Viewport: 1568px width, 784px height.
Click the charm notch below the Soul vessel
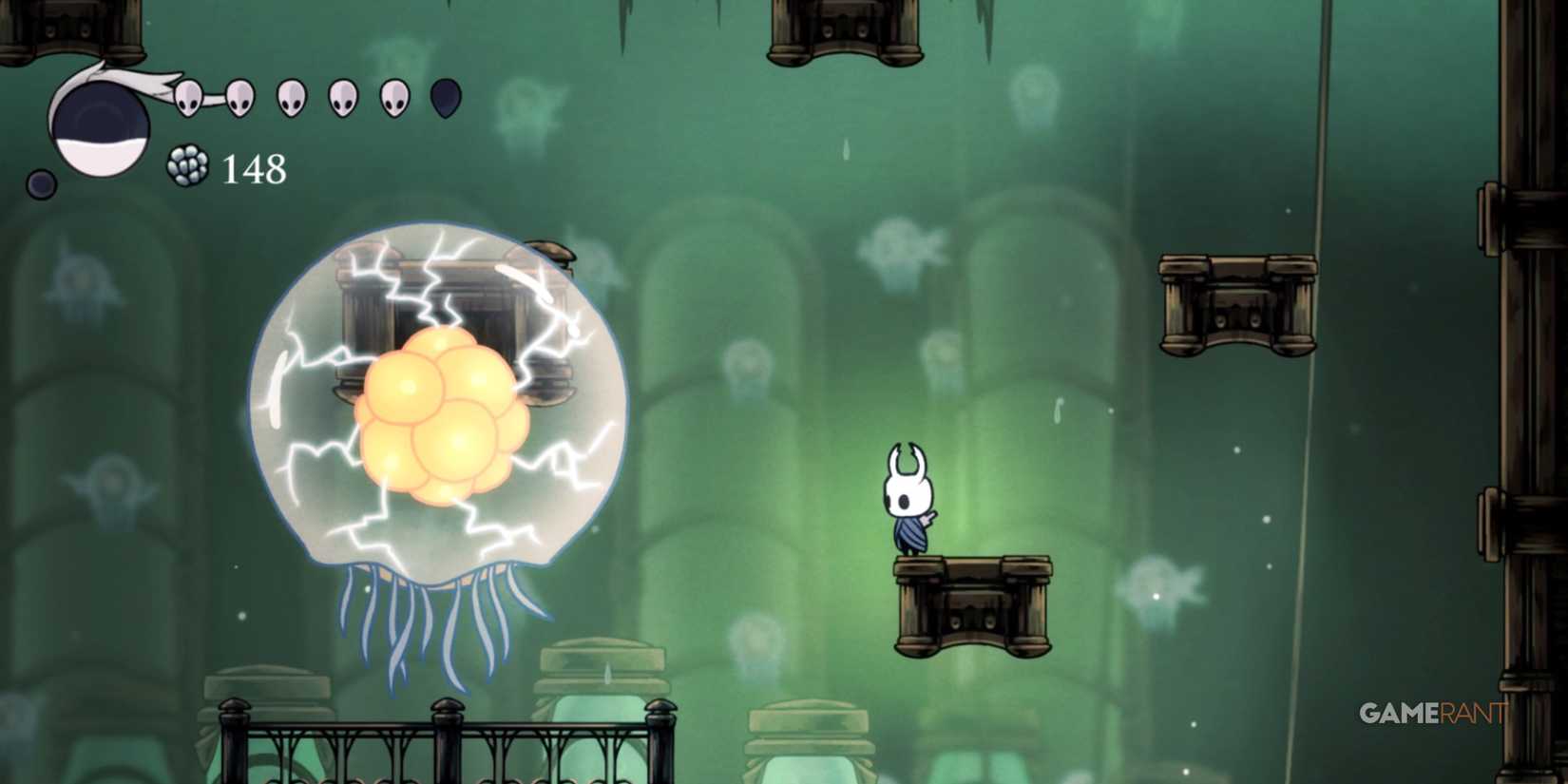click(43, 181)
